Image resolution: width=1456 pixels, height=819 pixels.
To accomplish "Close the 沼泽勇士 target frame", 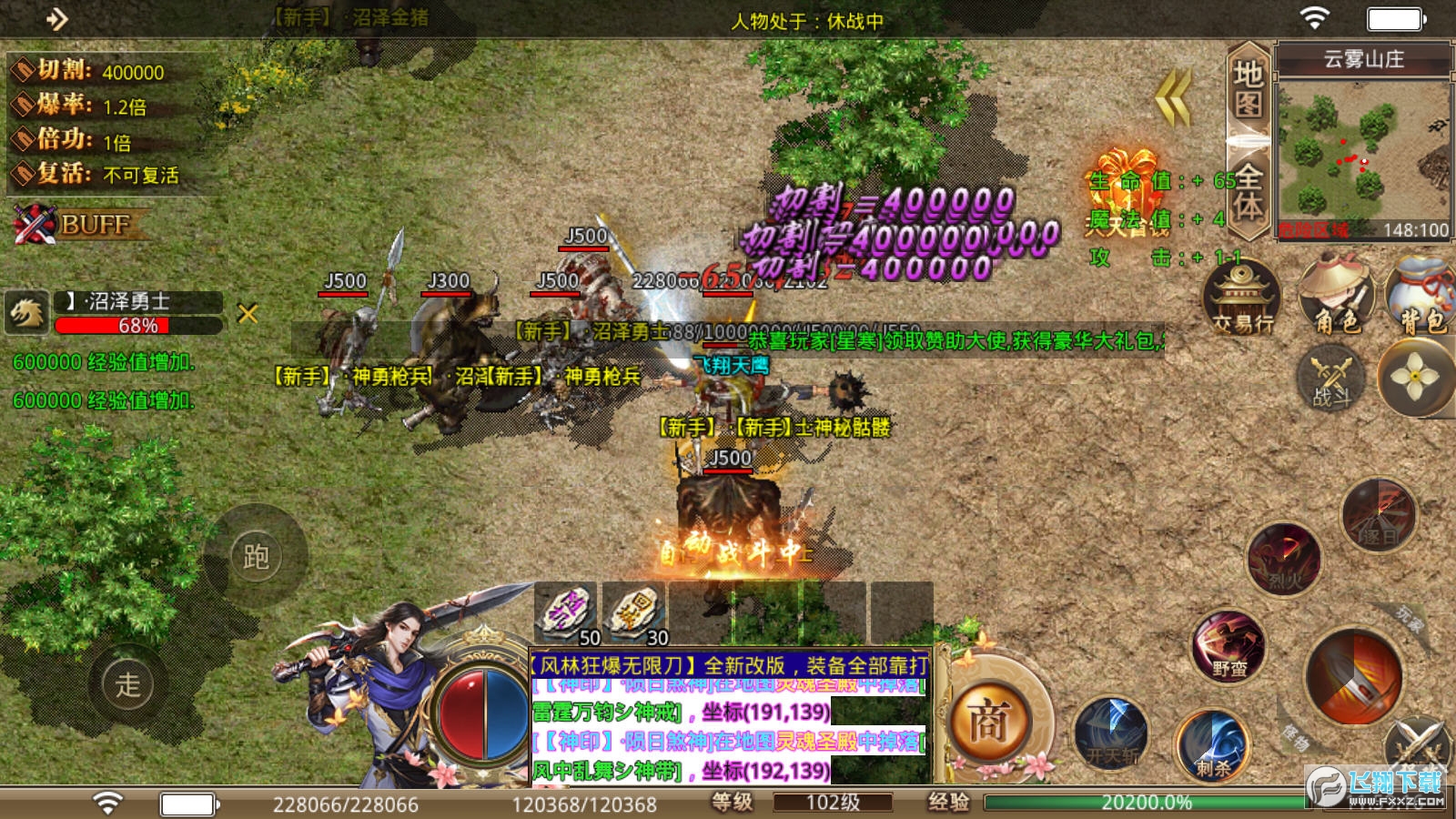I will click(x=248, y=314).
